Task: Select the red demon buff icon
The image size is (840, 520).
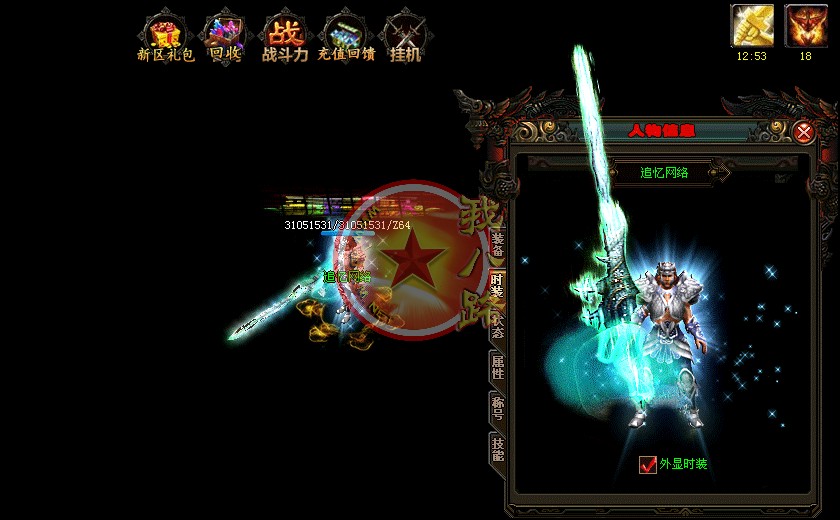Action: coord(805,25)
